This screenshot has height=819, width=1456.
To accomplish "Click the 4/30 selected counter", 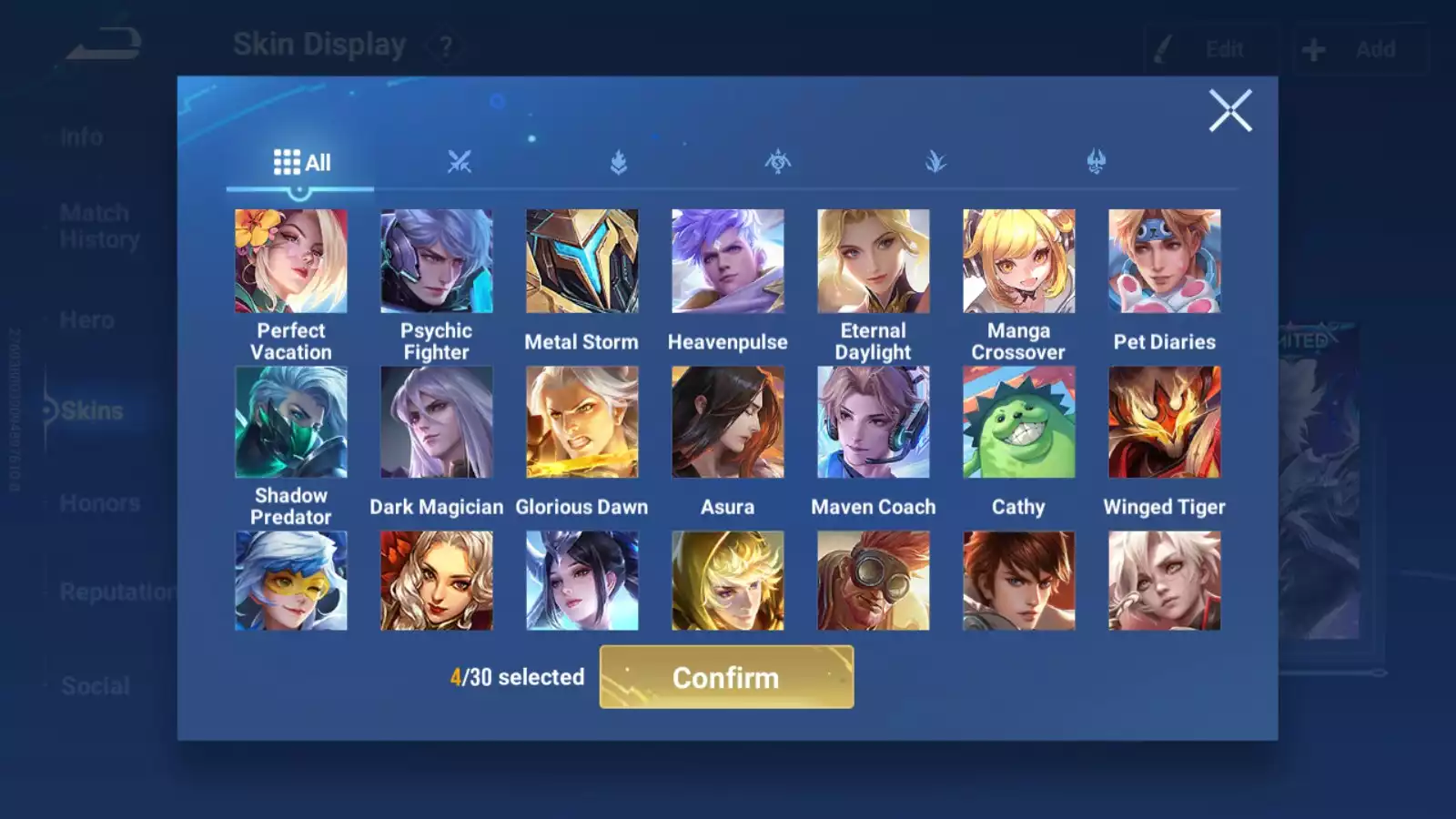I will point(517,677).
